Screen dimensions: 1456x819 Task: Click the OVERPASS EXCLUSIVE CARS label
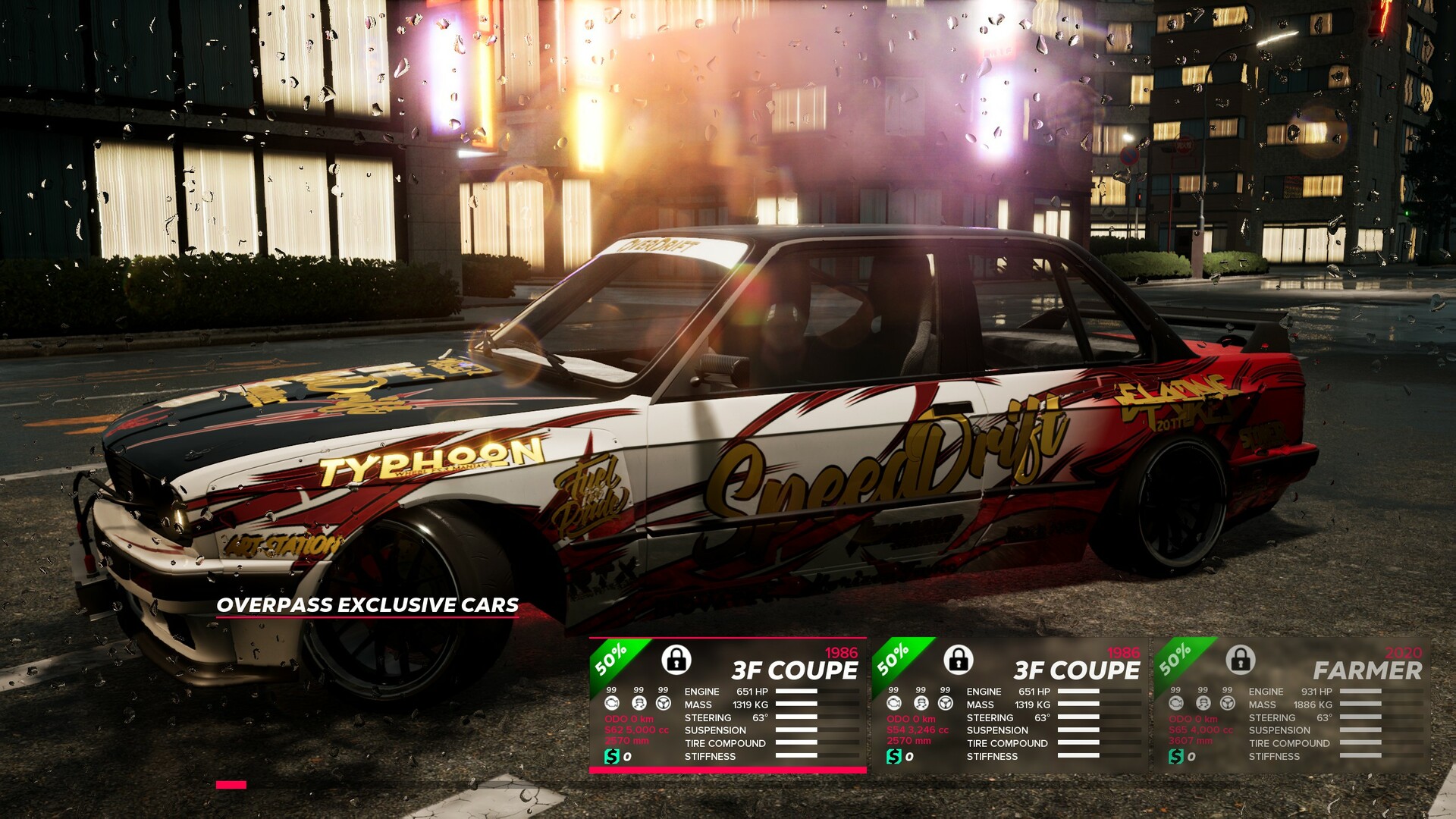point(368,606)
